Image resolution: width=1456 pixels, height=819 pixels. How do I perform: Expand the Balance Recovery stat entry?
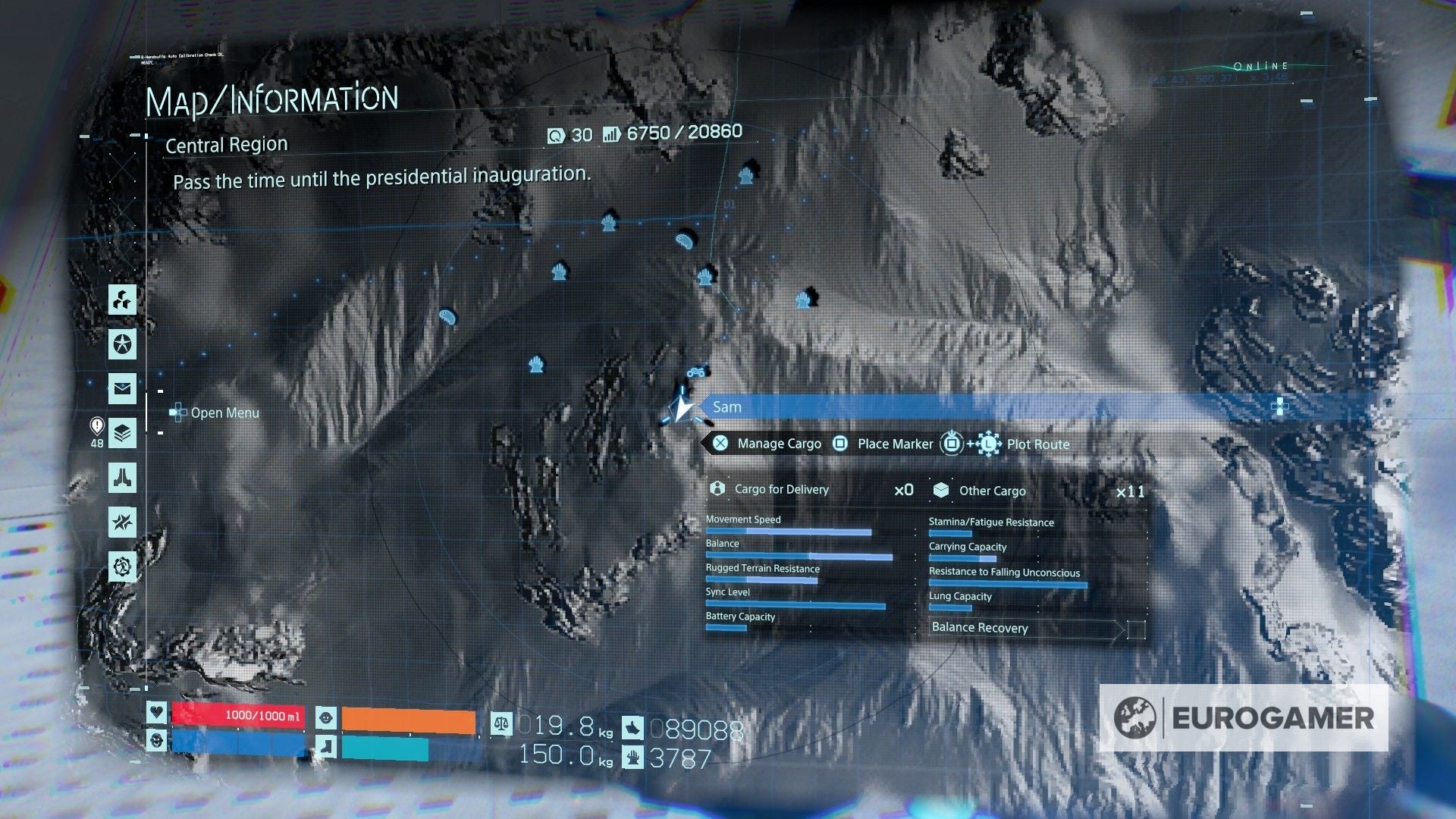coord(981,628)
